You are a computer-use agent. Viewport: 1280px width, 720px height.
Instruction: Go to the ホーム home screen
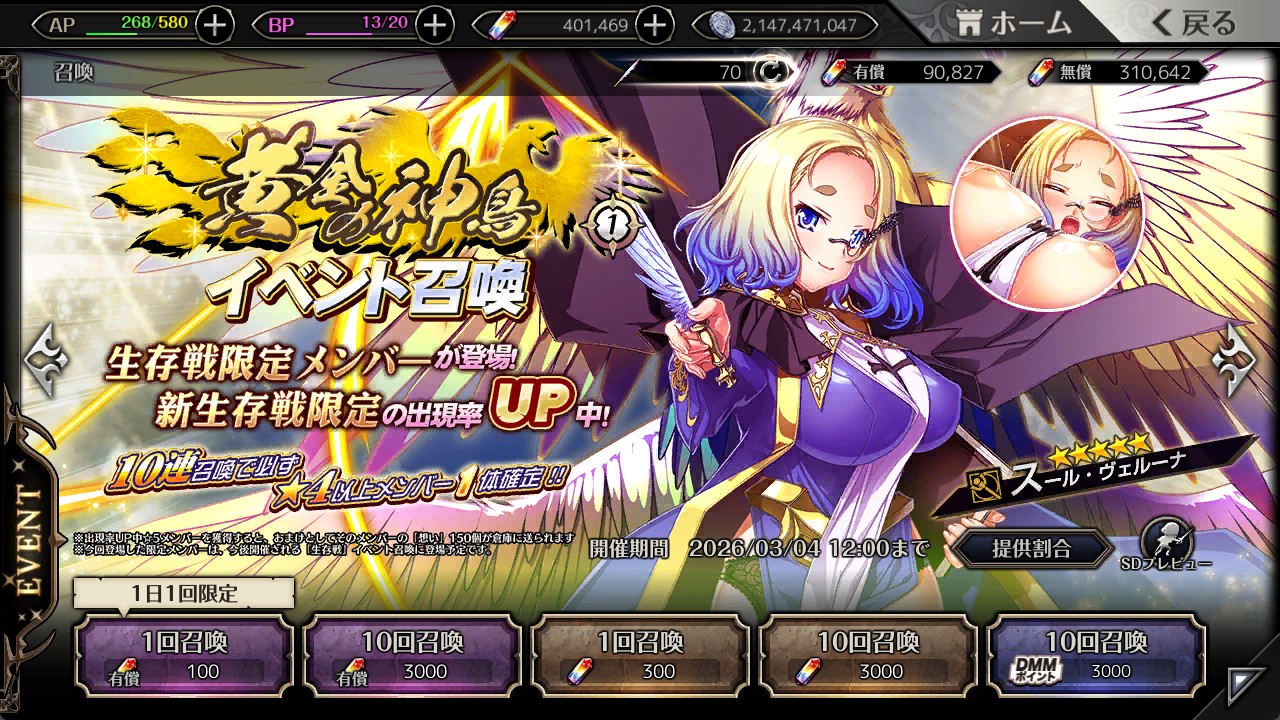[1015, 24]
